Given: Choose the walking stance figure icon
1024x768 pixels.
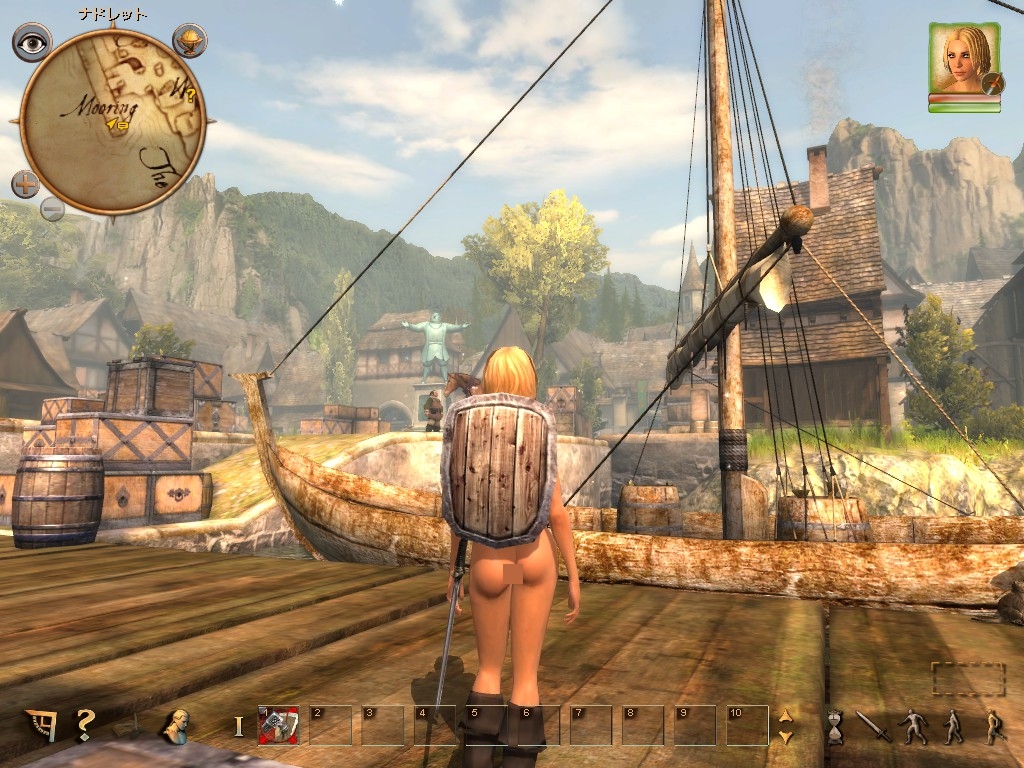Looking at the screenshot, I should (952, 726).
